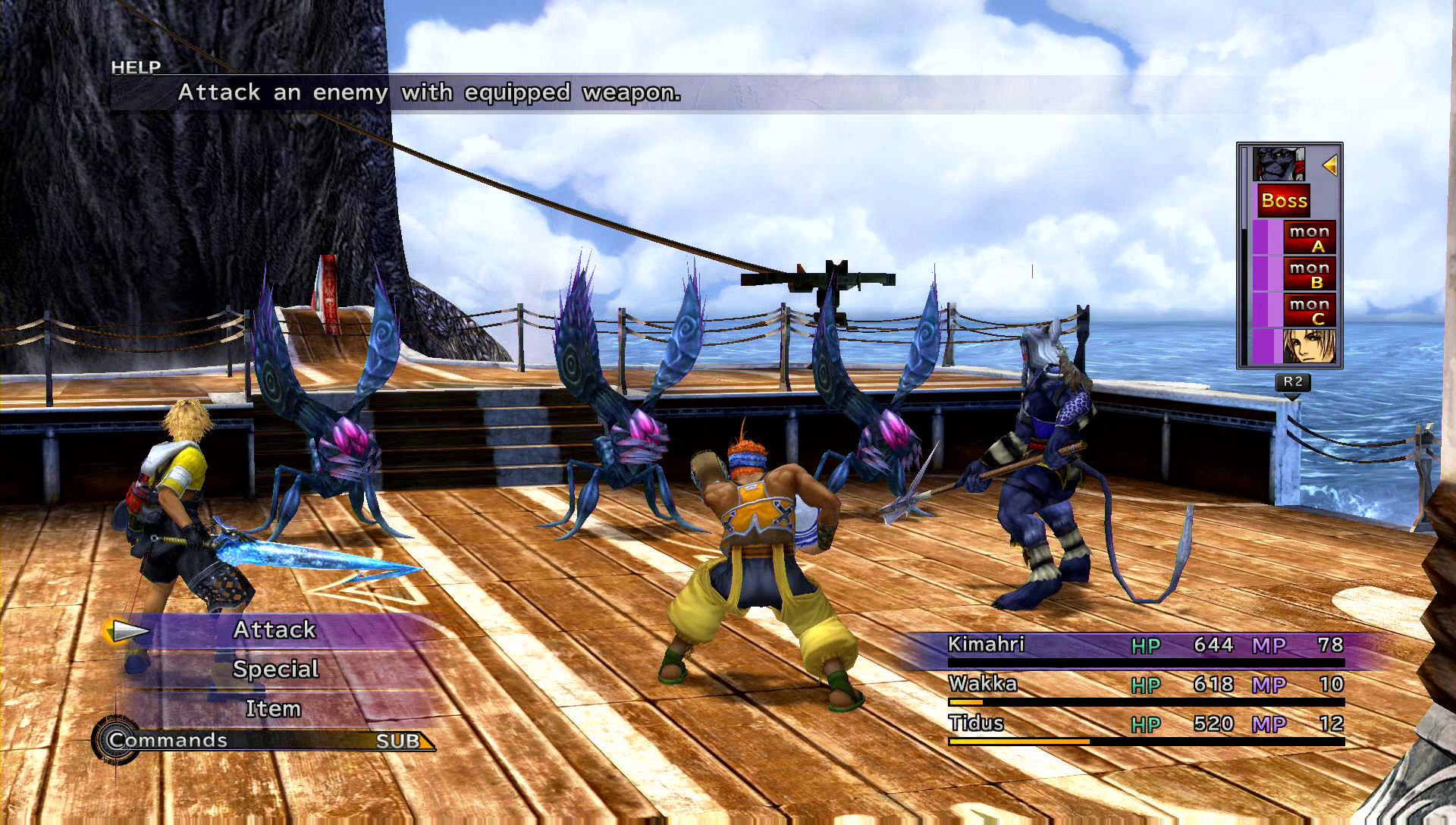Viewport: 1456px width, 825px height.
Task: Select mon A in the turn order
Action: click(x=1309, y=237)
